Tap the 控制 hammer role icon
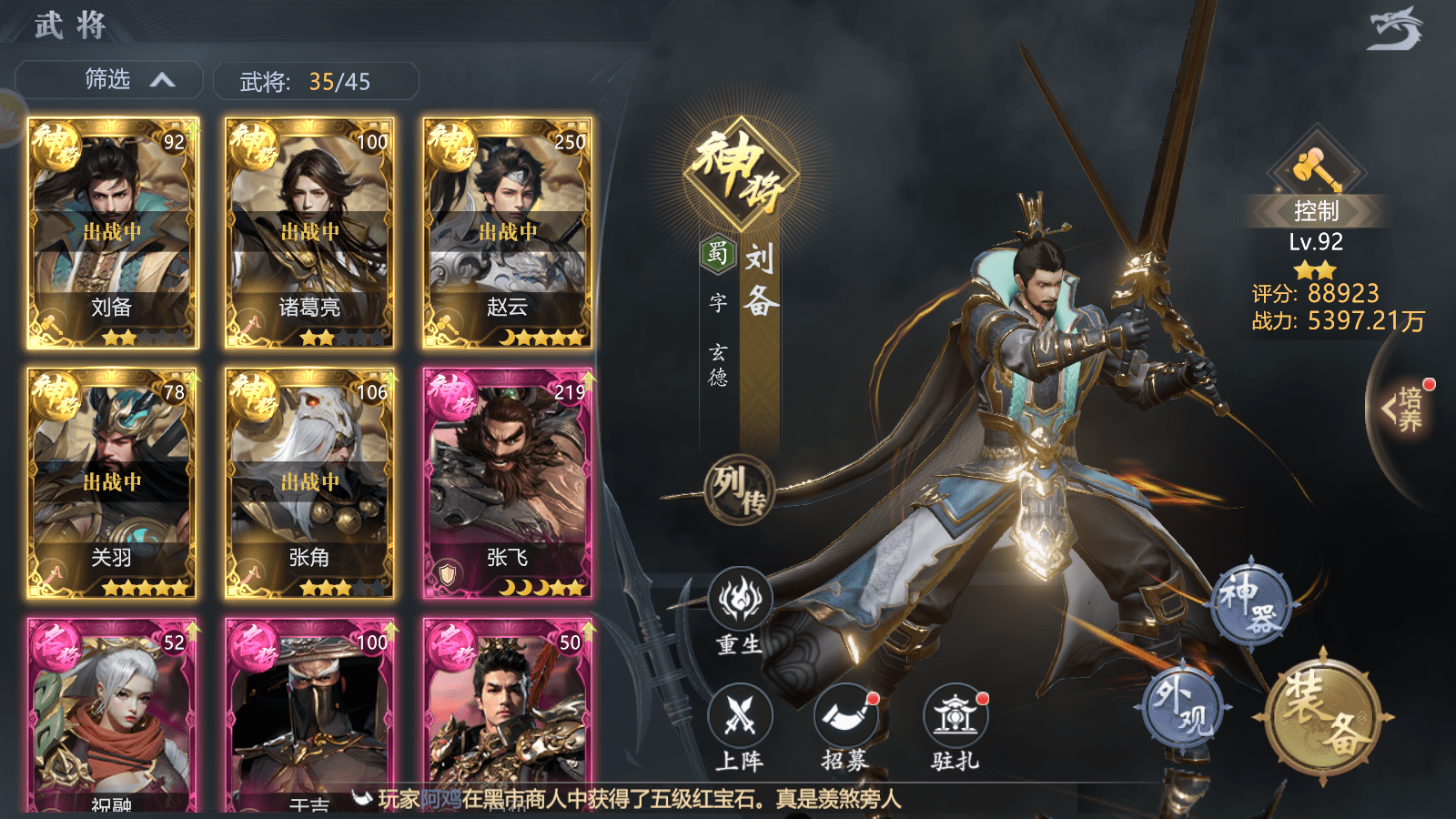This screenshot has width=1456, height=819. (1316, 168)
